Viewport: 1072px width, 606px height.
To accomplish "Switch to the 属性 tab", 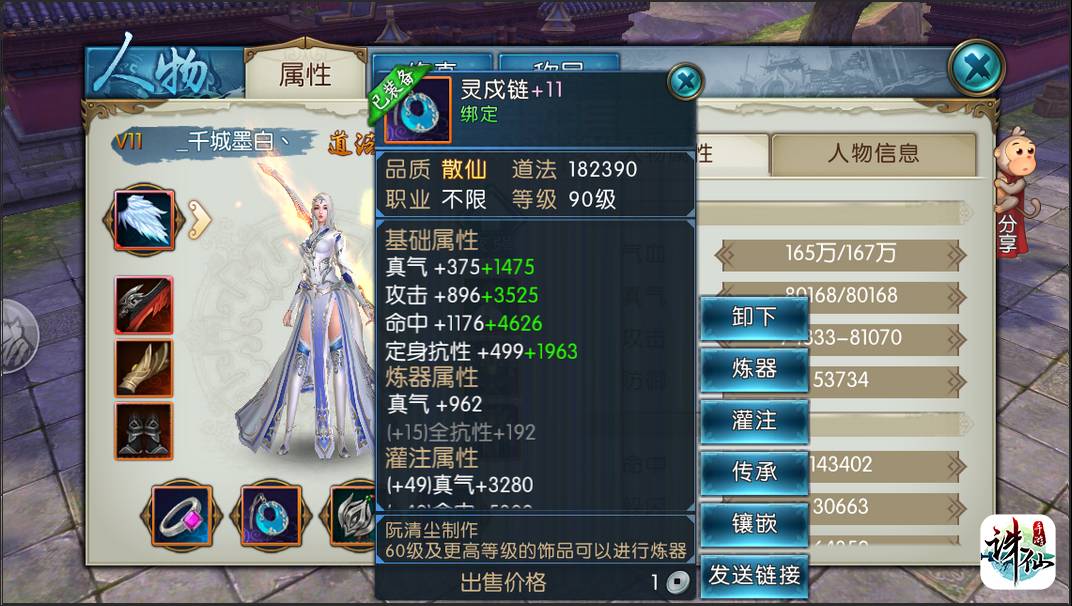I will tap(305, 74).
